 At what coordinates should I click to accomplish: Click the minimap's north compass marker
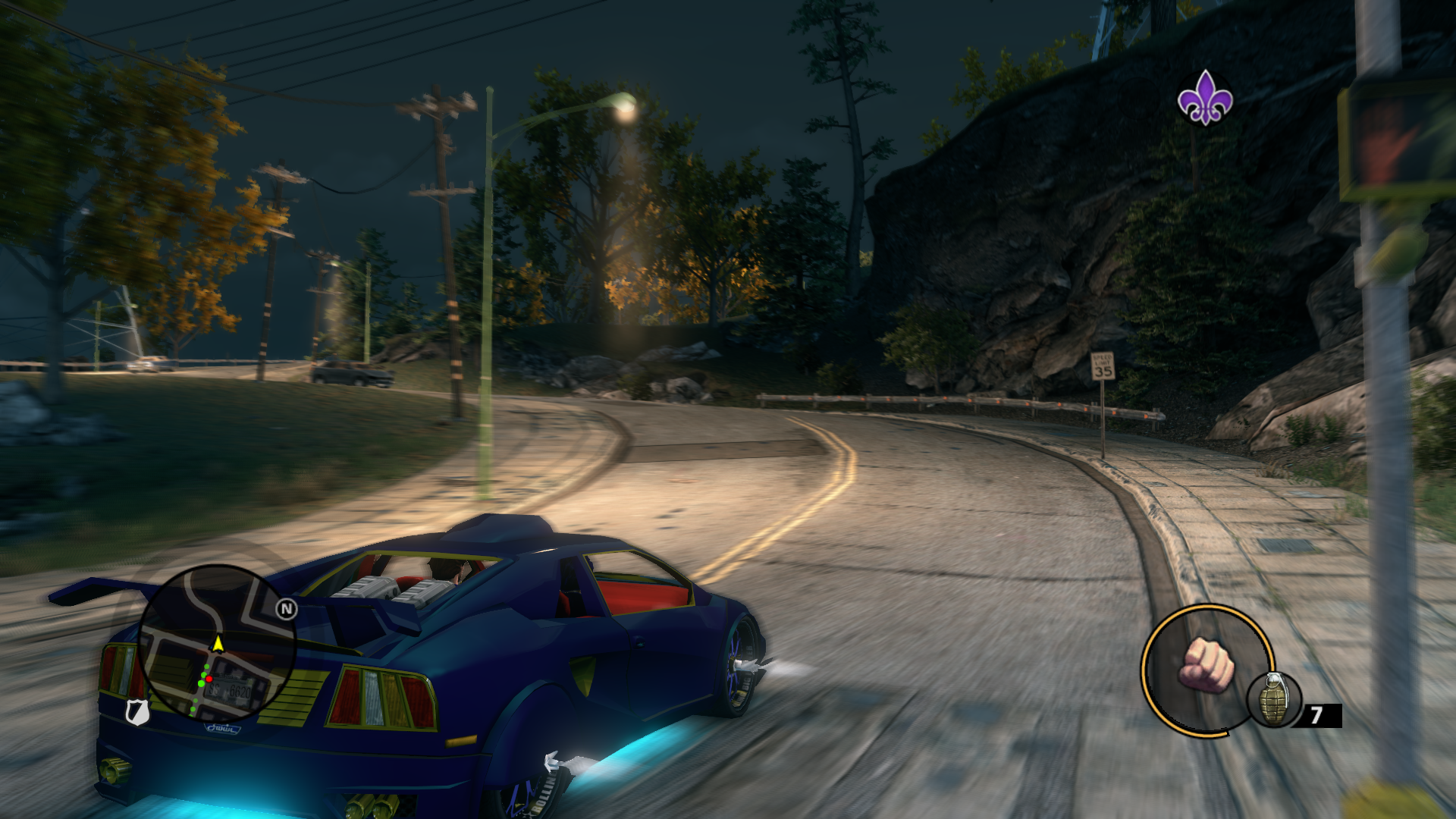coord(286,609)
